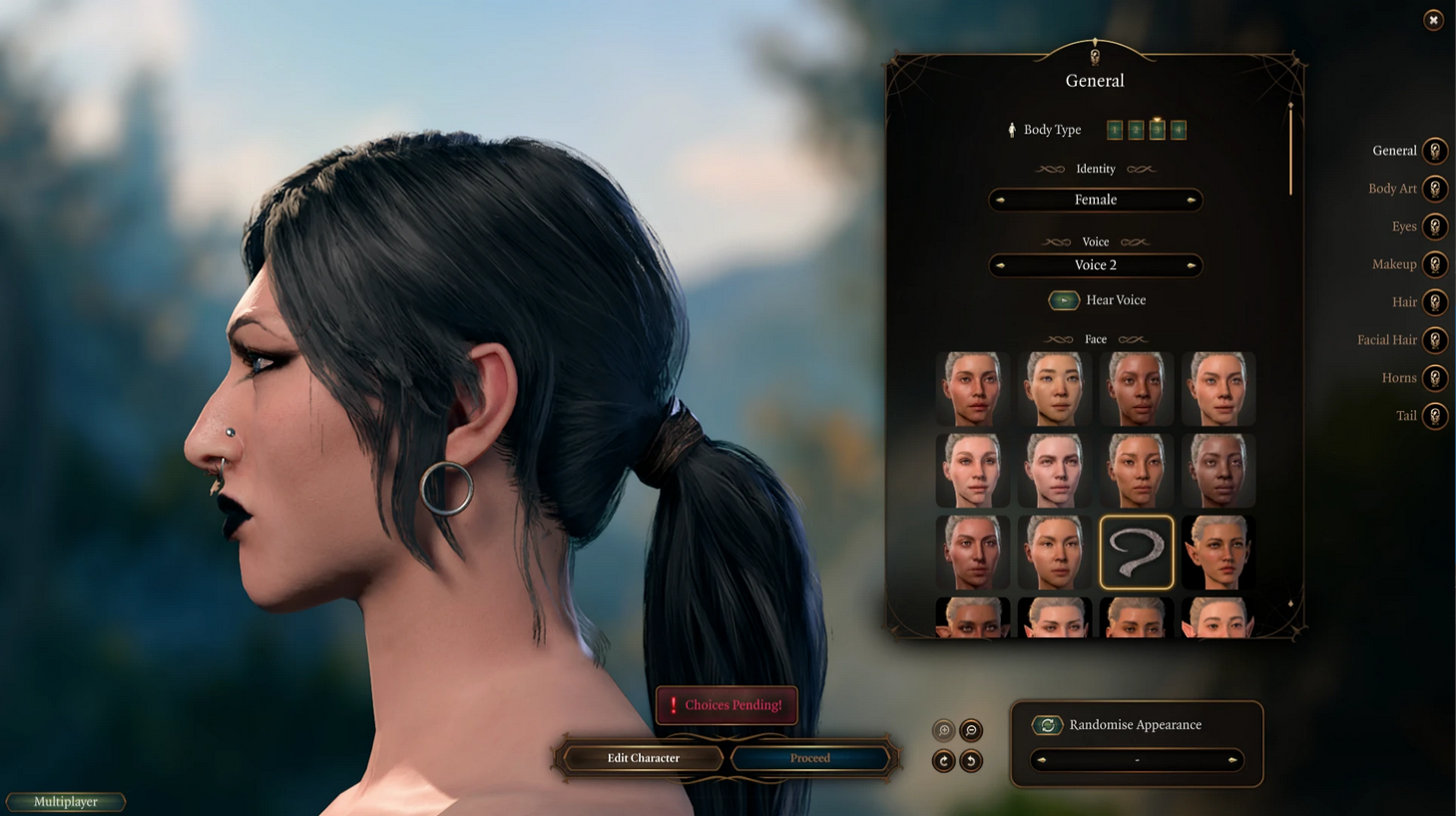This screenshot has height=816, width=1456.
Task: Select Body Type 2
Action: pyautogui.click(x=1136, y=129)
